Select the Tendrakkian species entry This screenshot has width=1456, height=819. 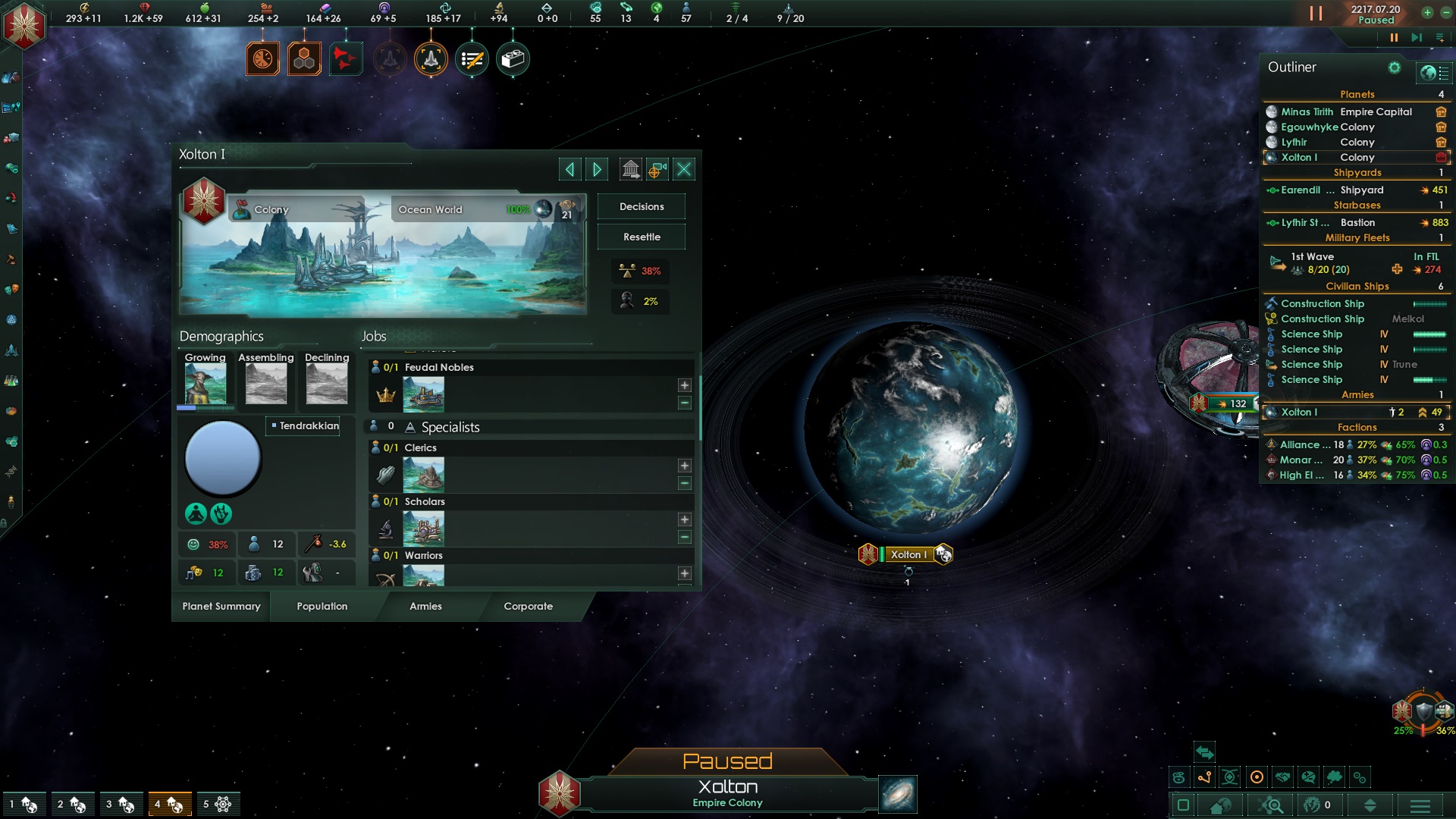308,425
